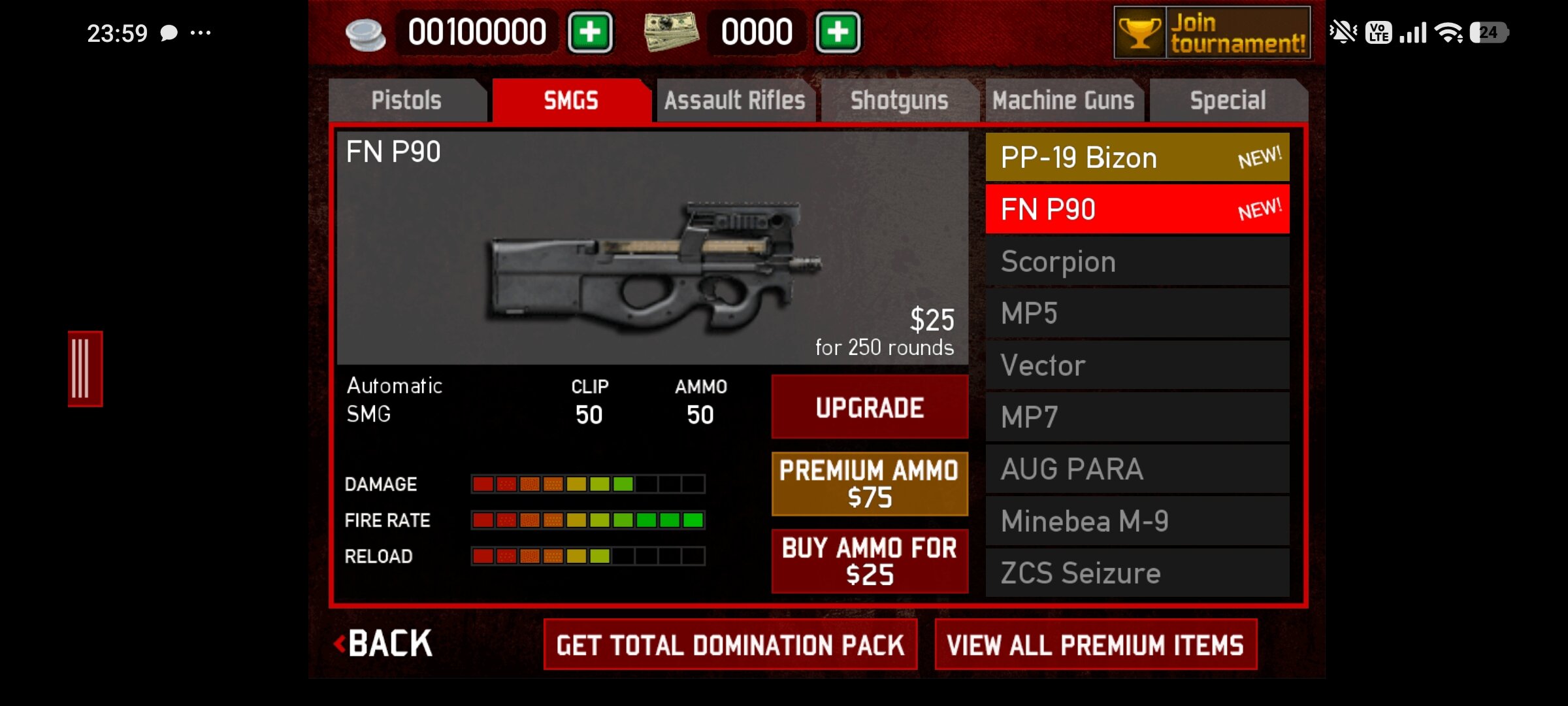Show the Shotguns tab
The height and width of the screenshot is (706, 1568).
(899, 101)
